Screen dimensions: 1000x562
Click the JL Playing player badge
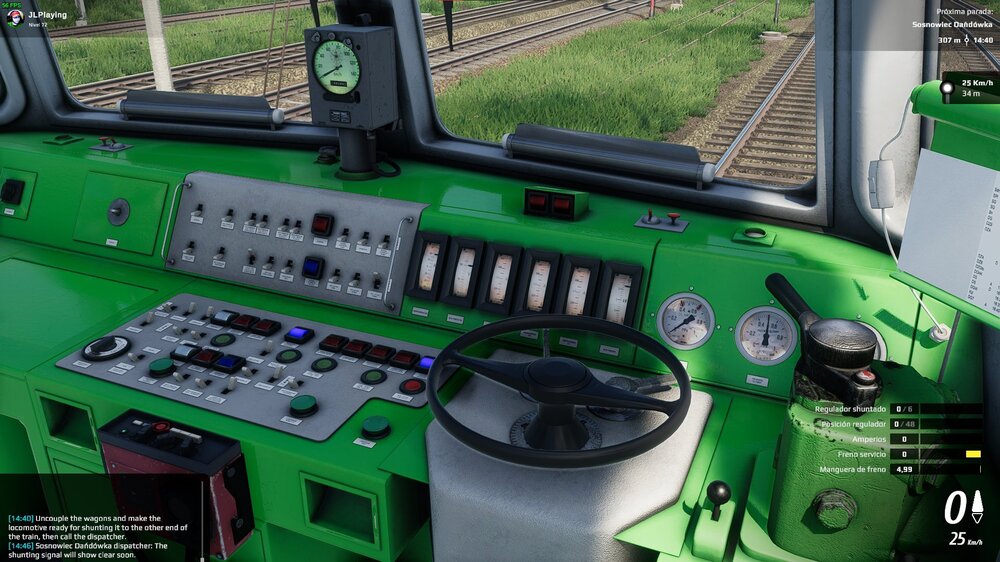point(40,16)
